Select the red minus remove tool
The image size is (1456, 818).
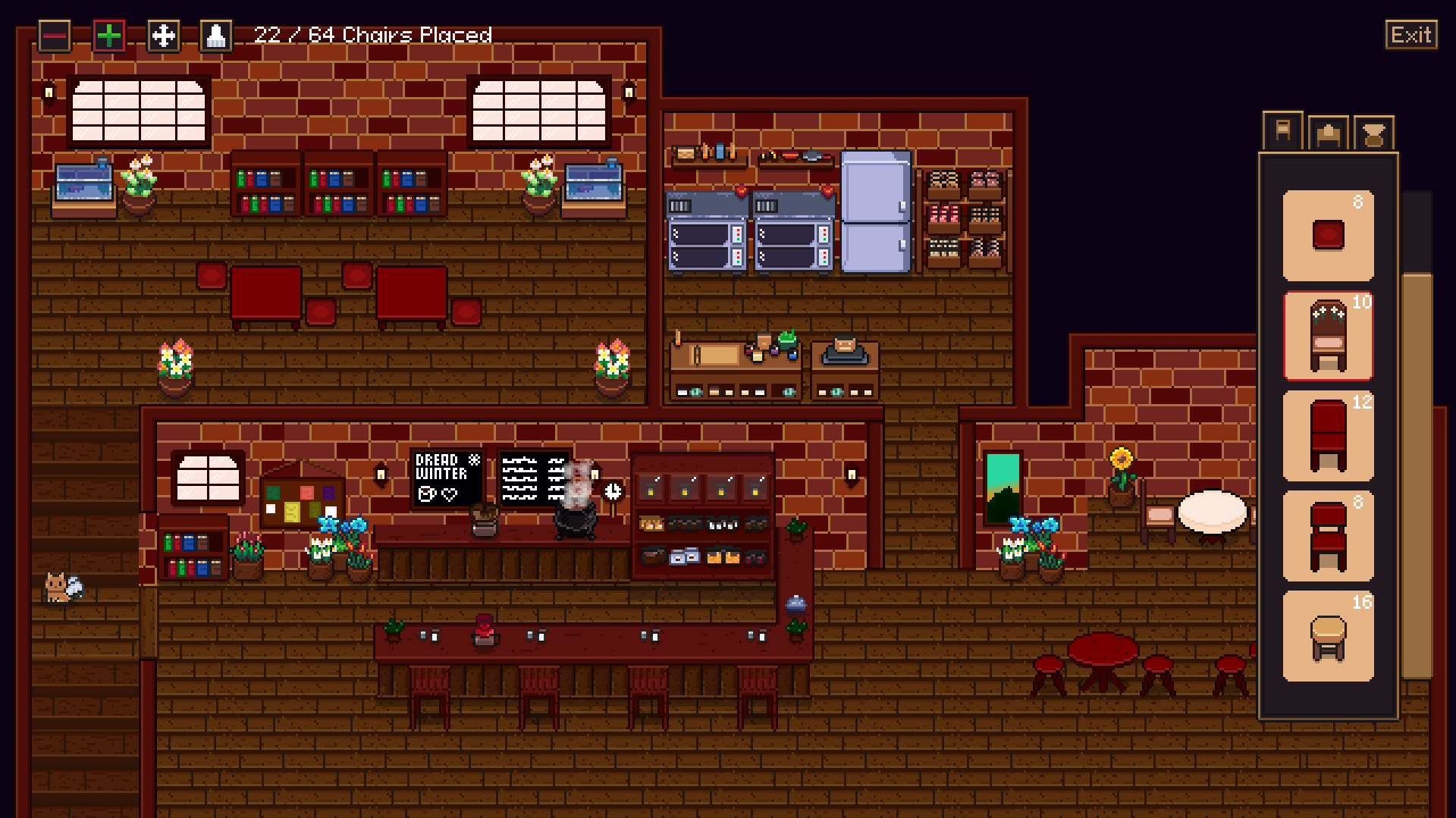pos(55,36)
